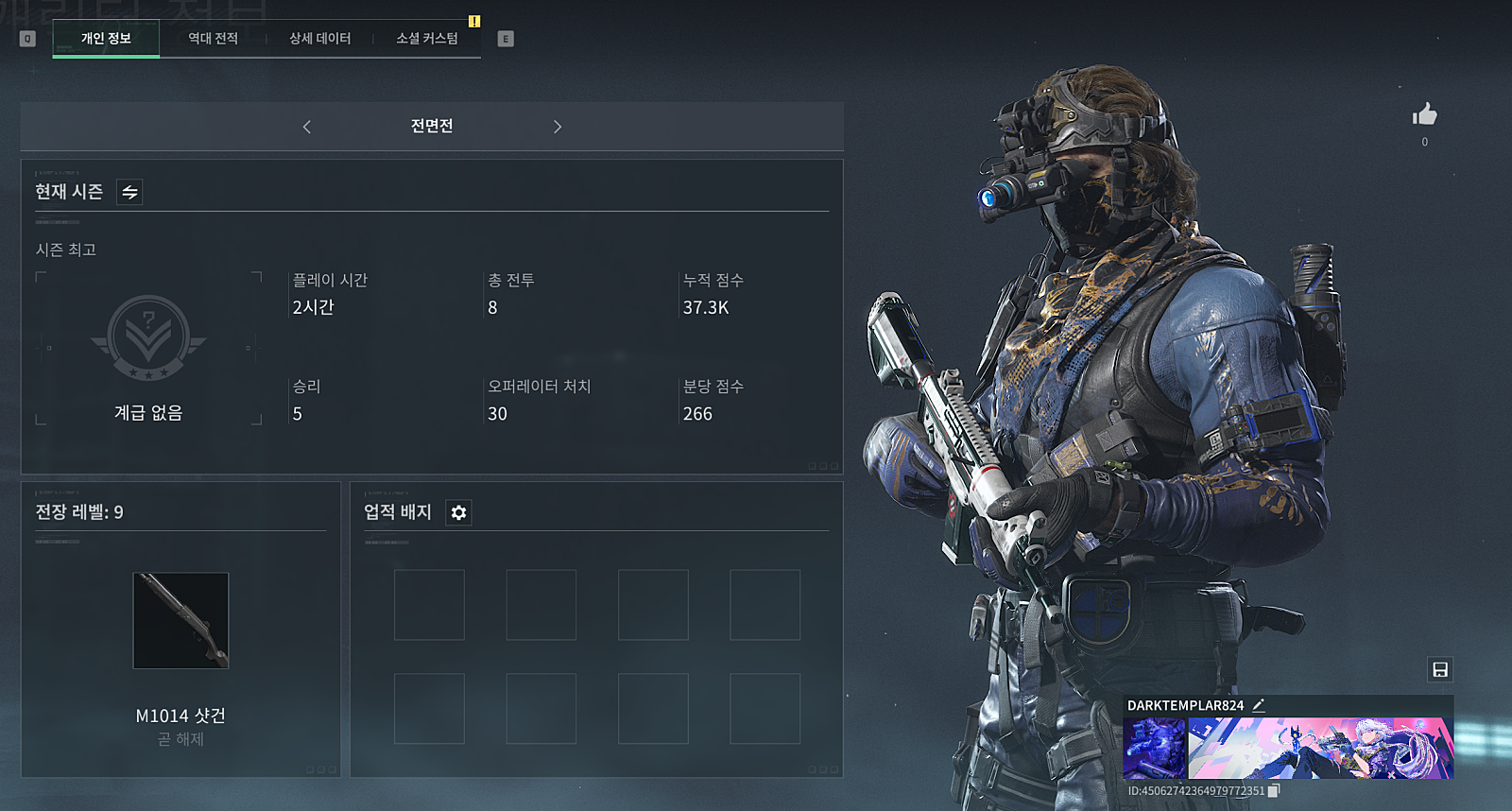Open the 역대 전적 tab

tap(213, 39)
